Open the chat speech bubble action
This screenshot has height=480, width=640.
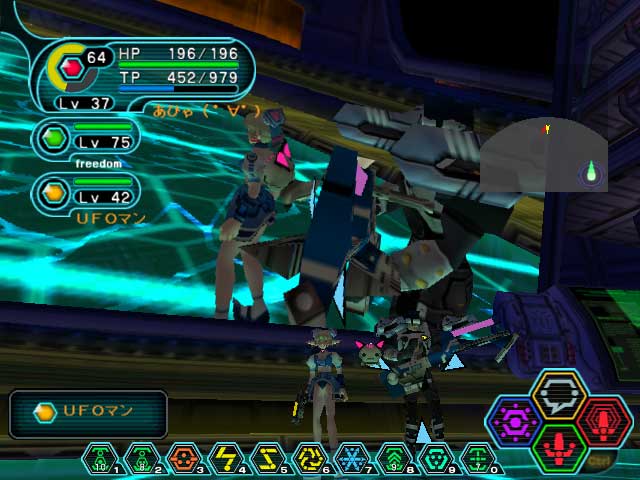click(x=558, y=394)
